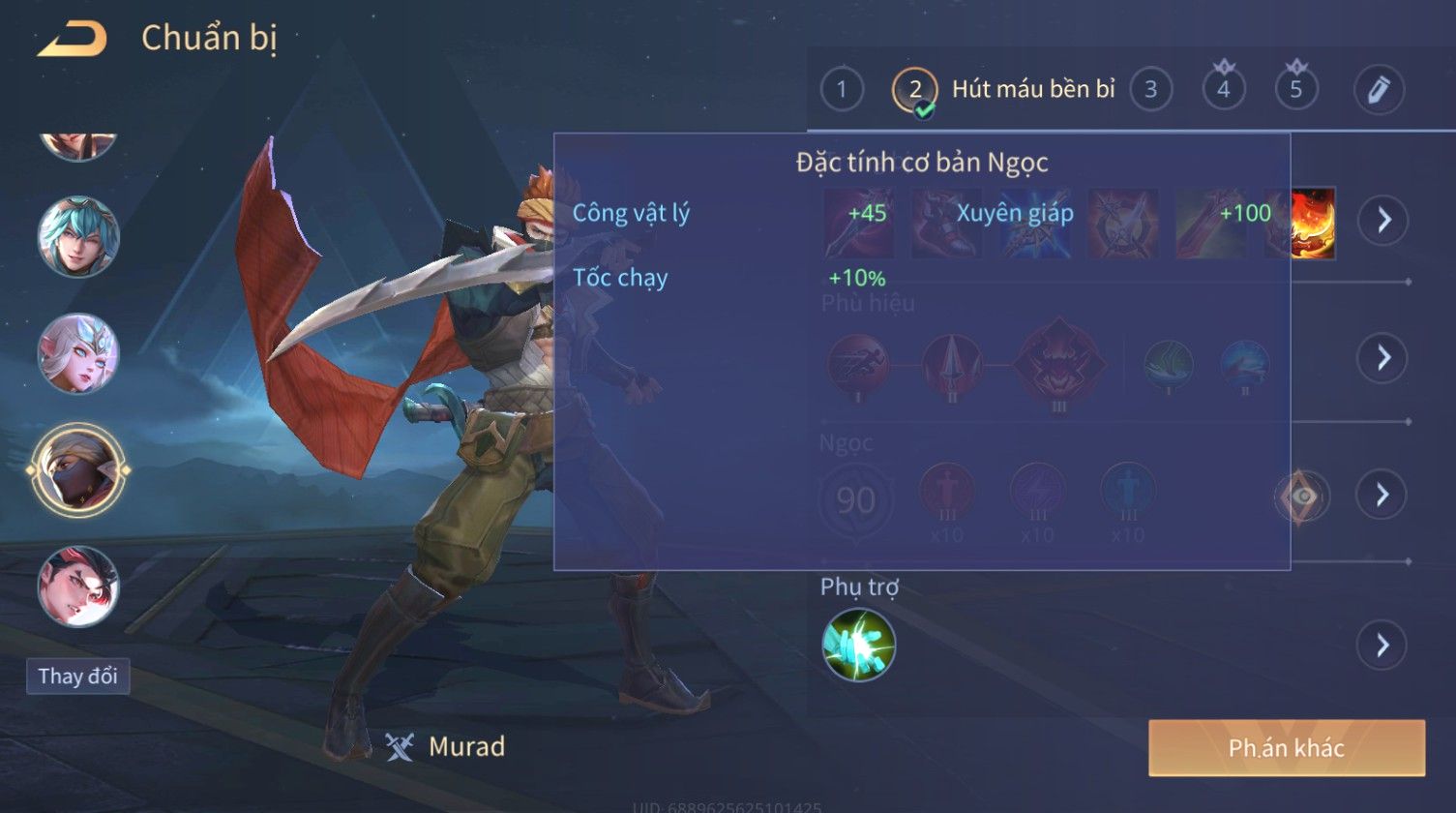Click the Ph.án khác button

pos(1286,747)
